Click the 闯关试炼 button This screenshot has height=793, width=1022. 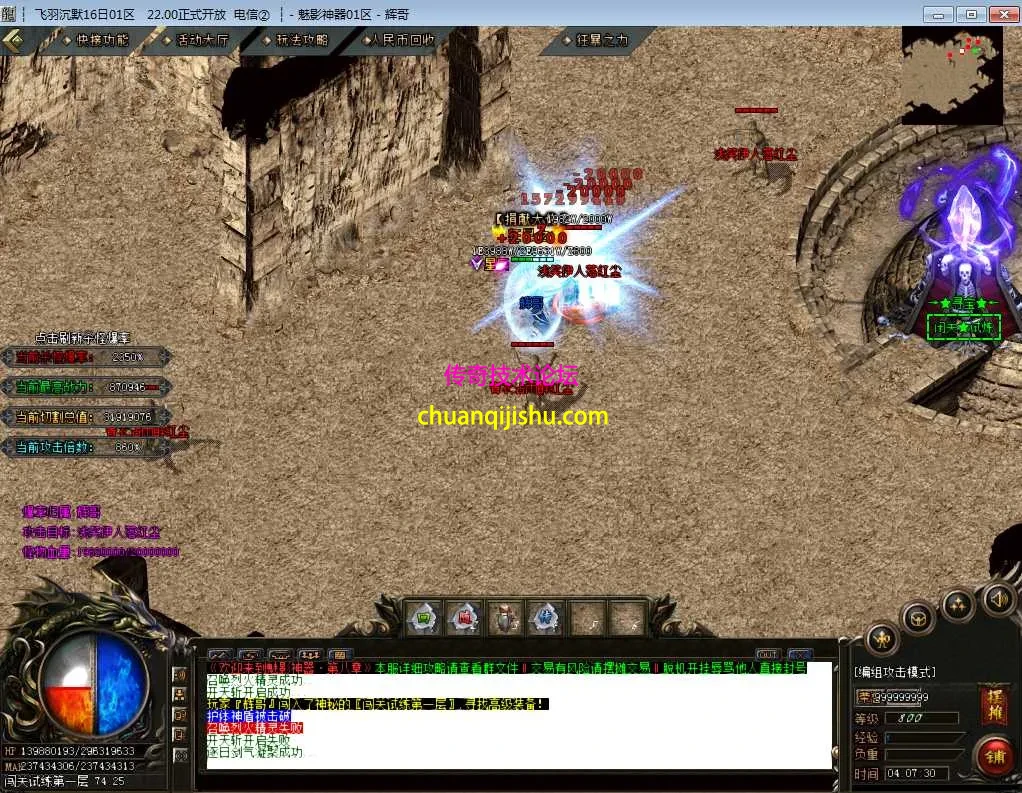964,327
